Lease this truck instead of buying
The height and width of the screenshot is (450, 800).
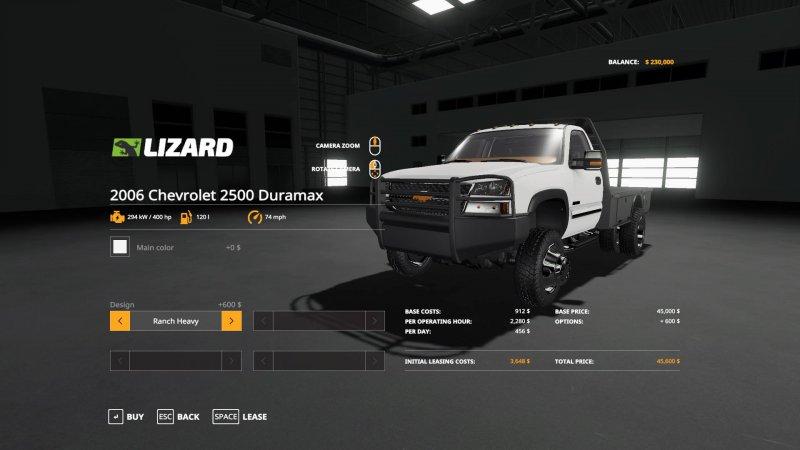[240, 416]
